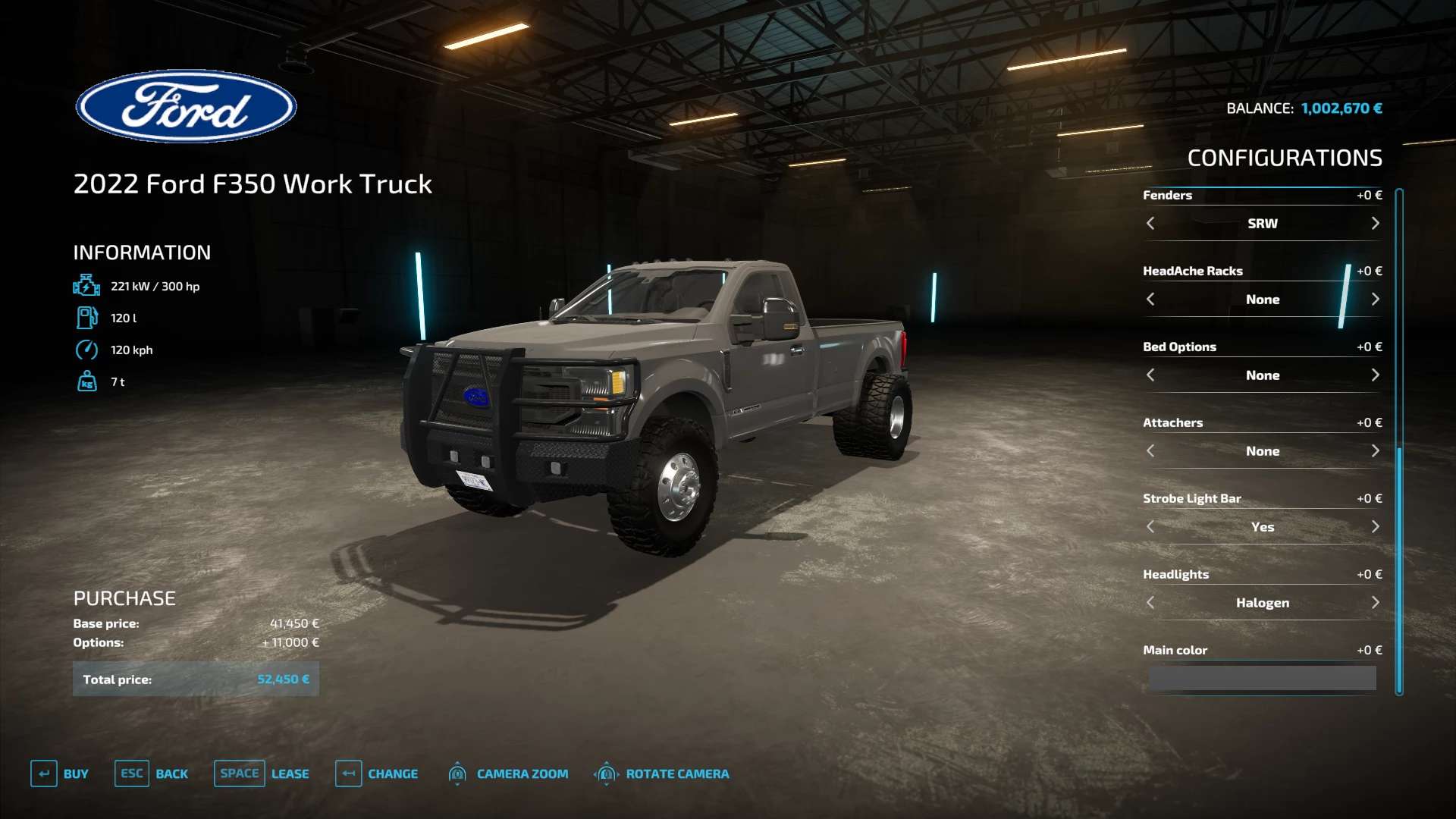
Task: Change Headlights from Halogen to next type
Action: 1375,603
